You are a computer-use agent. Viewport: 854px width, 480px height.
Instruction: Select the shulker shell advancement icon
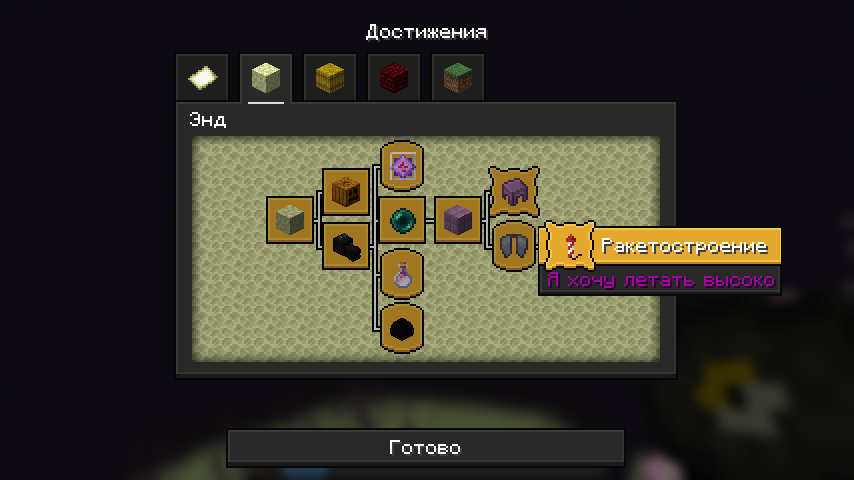click(x=513, y=191)
